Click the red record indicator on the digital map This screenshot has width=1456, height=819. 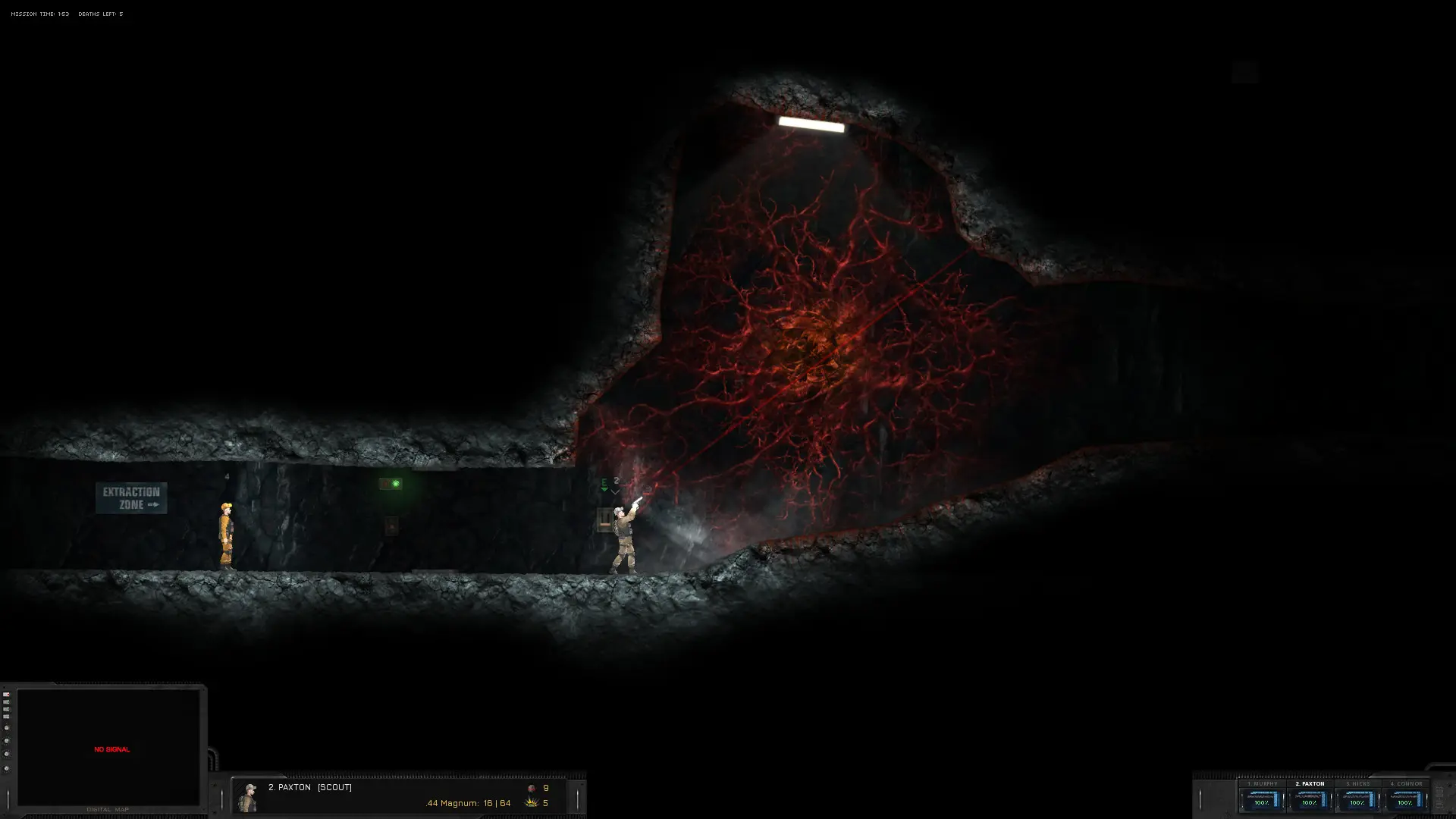pos(7,695)
